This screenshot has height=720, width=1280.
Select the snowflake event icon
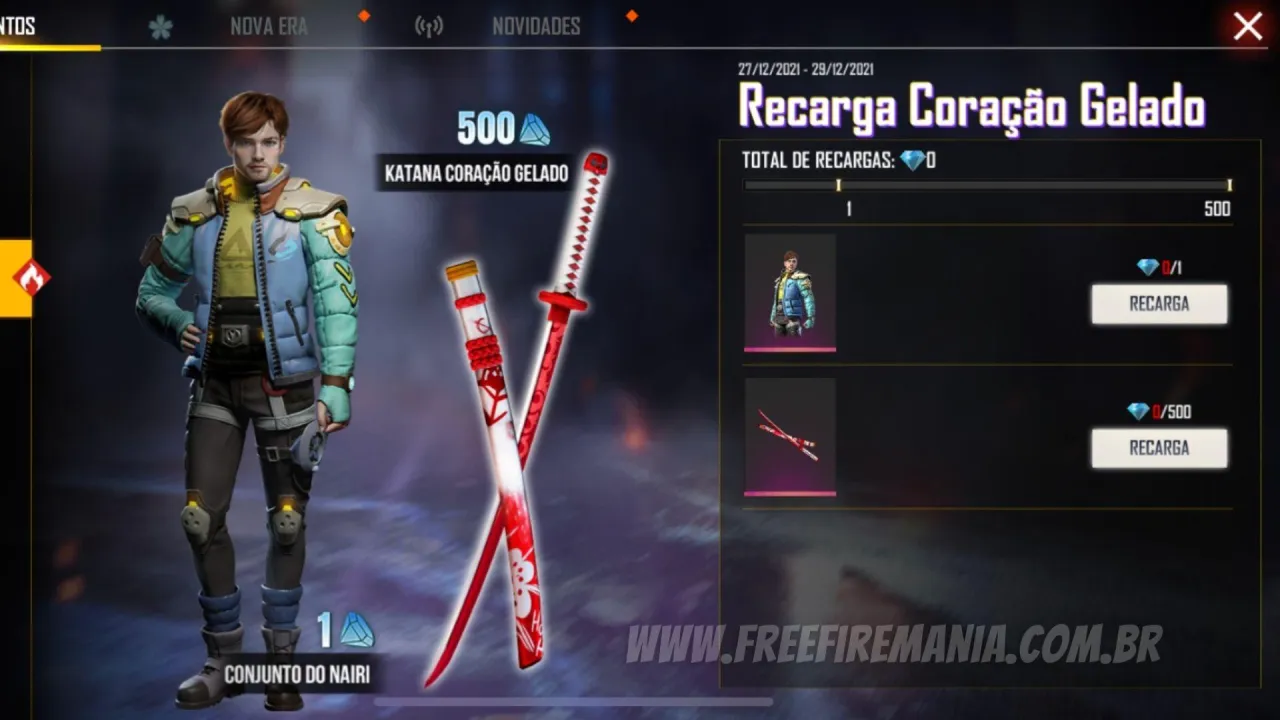tap(160, 26)
